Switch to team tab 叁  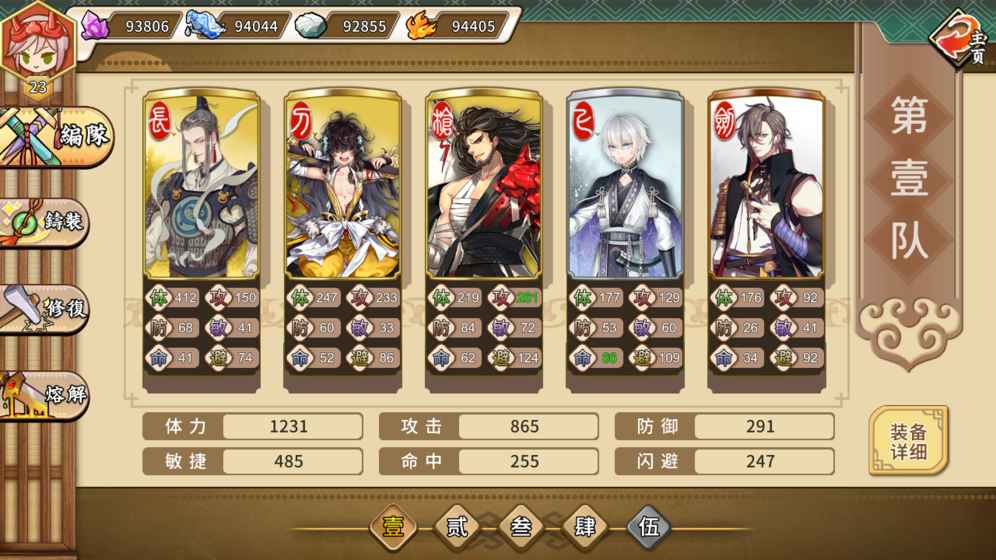tap(521, 527)
